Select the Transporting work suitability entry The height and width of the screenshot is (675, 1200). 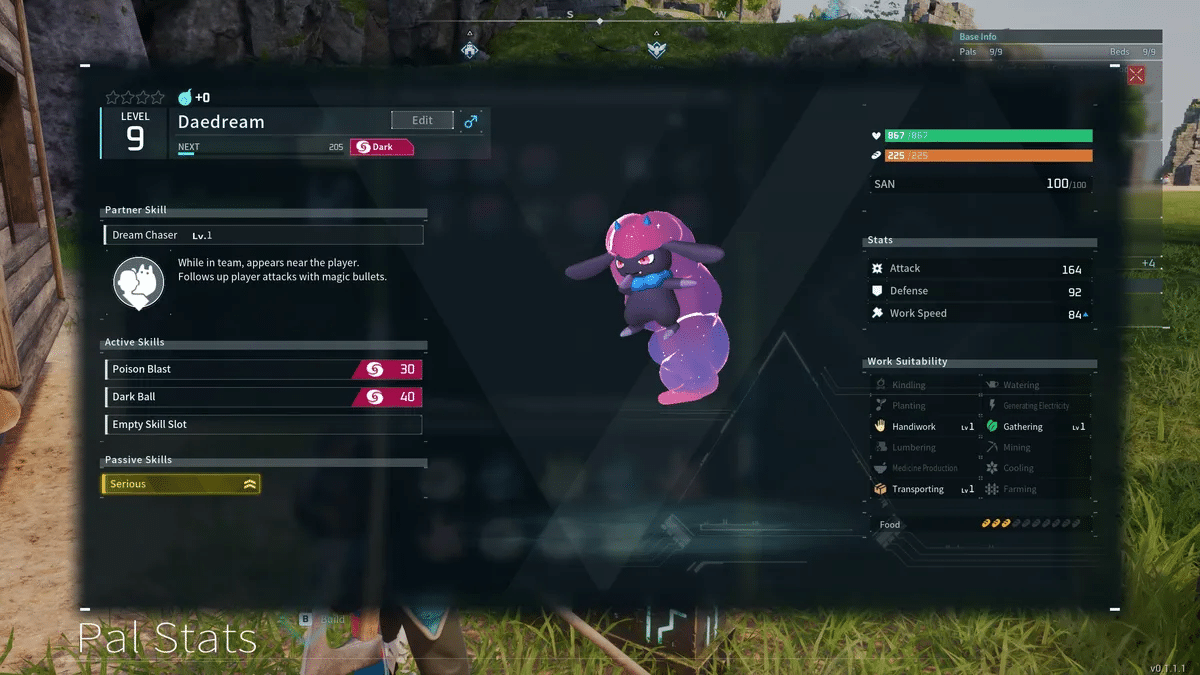tap(924, 489)
